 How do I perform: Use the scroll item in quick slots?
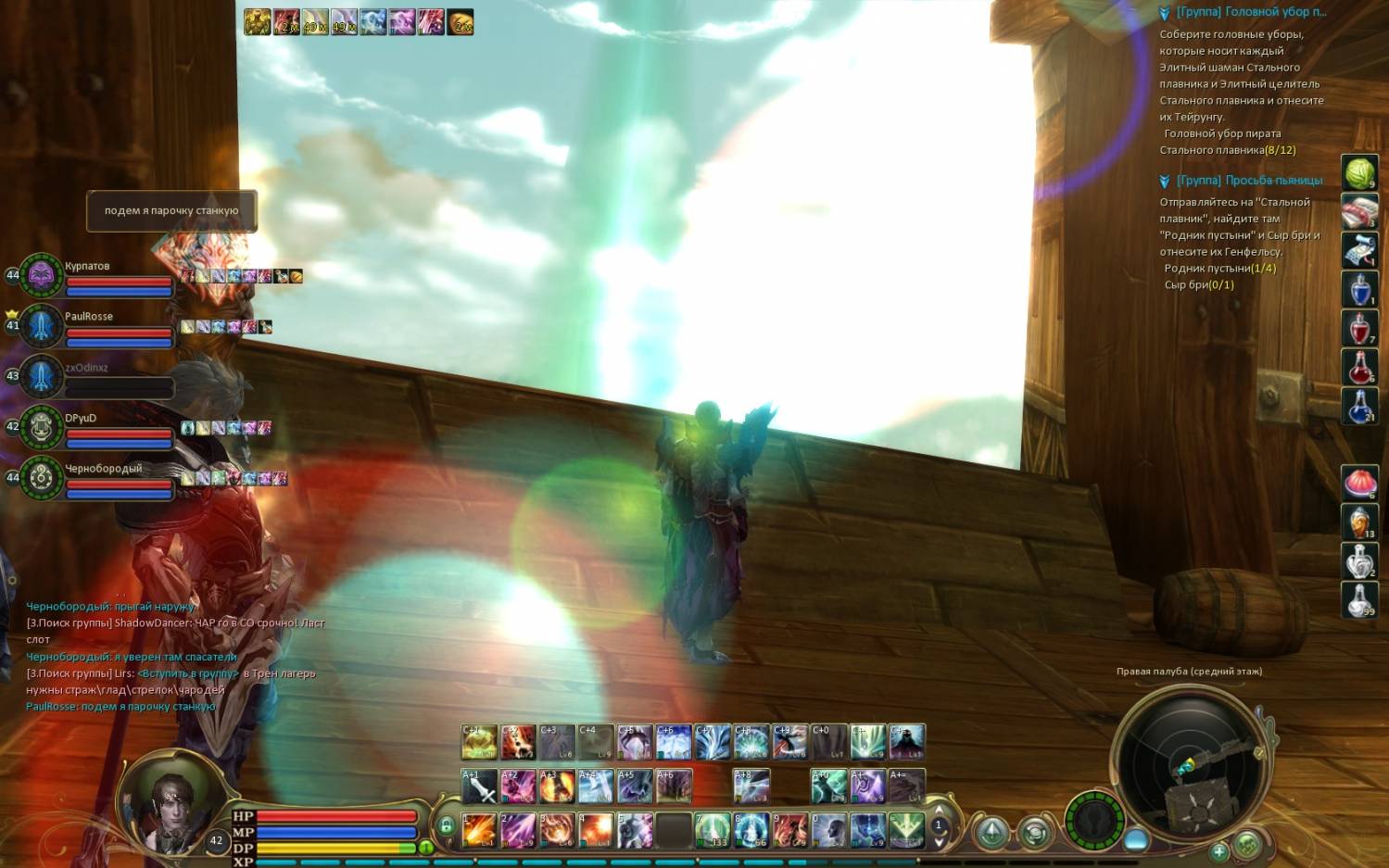point(1359,250)
